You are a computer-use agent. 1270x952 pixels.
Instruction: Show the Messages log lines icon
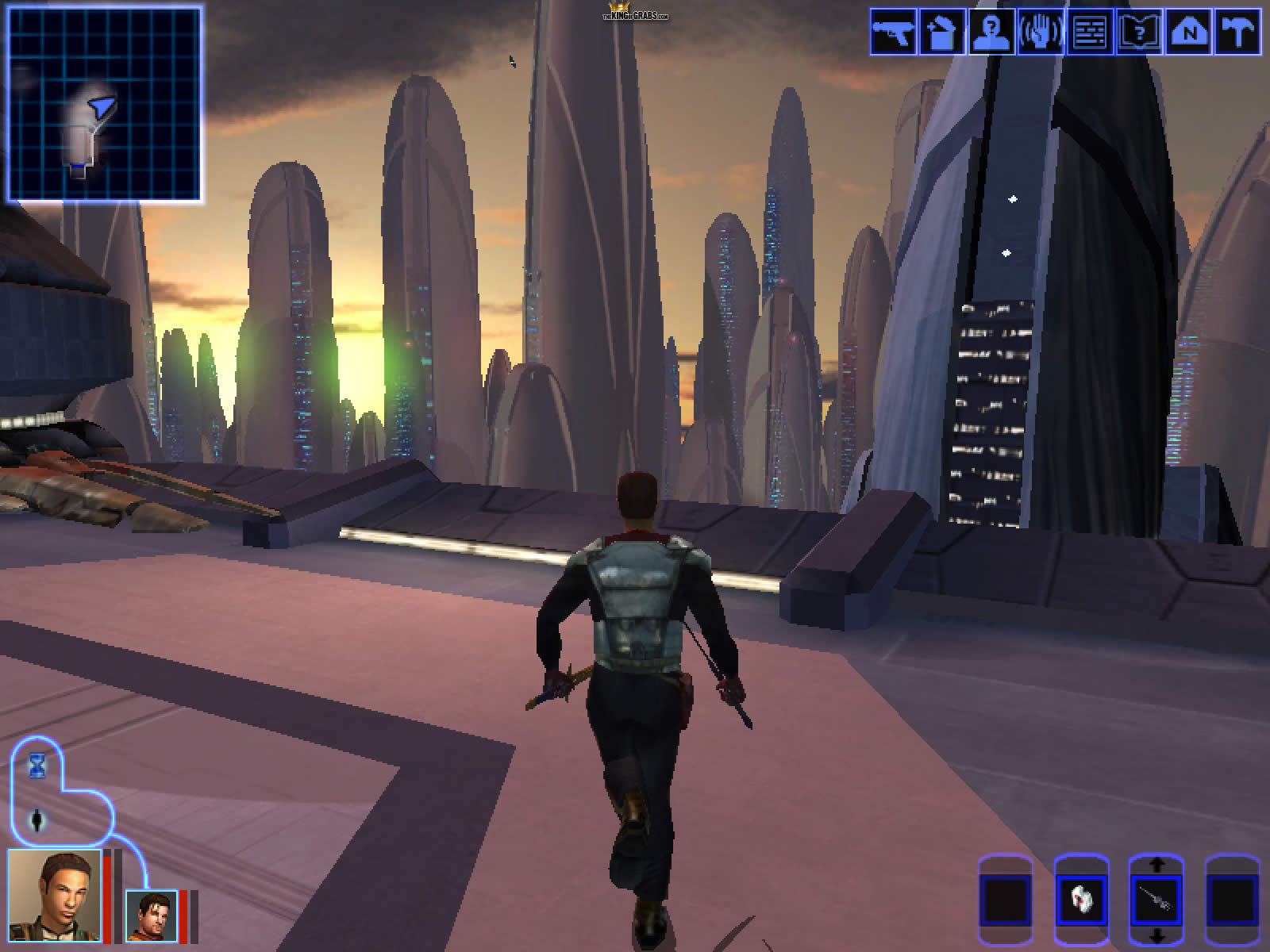click(1090, 32)
